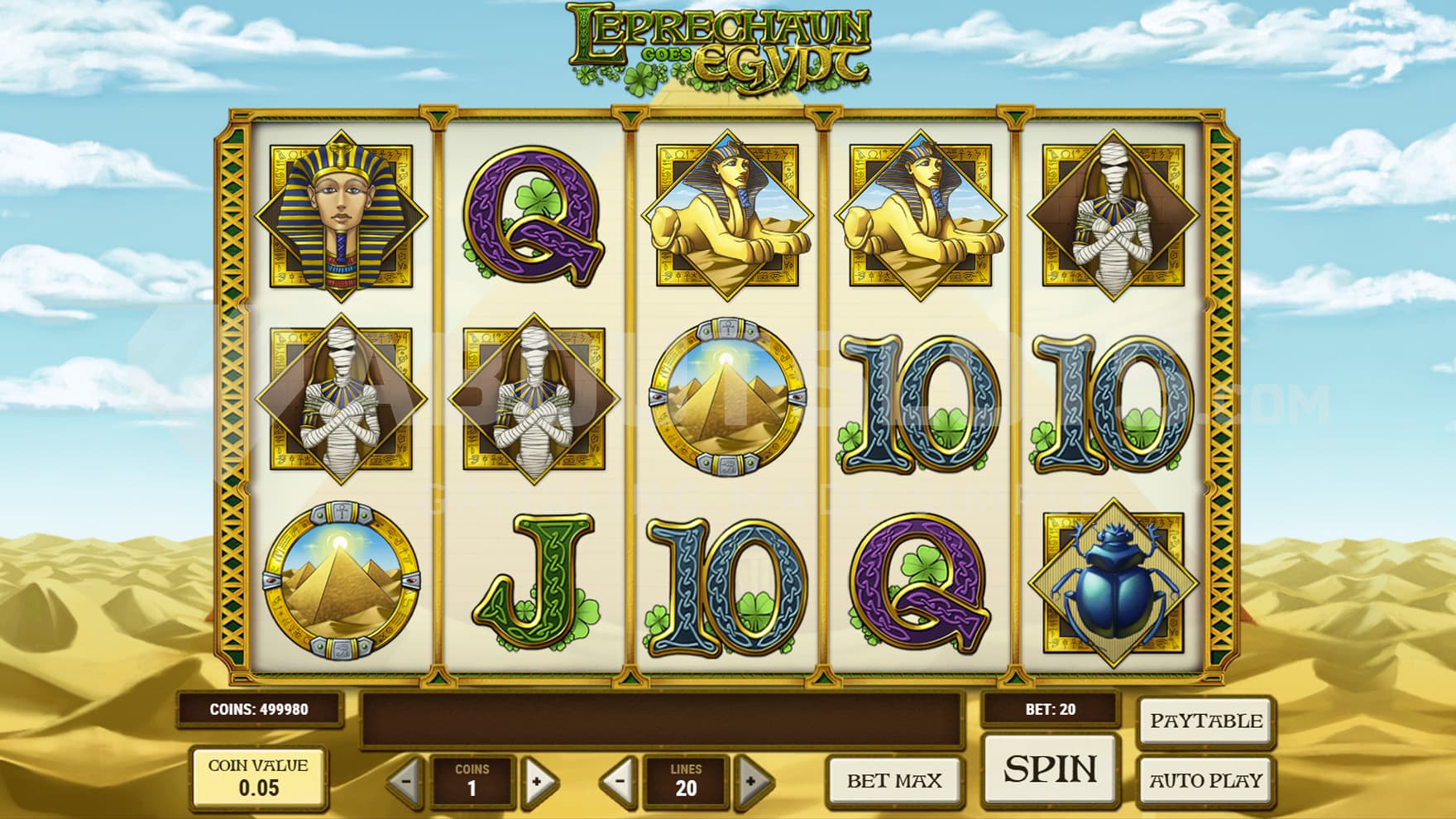Viewport: 1456px width, 819px height.
Task: Add more paylines
Action: (x=751, y=780)
